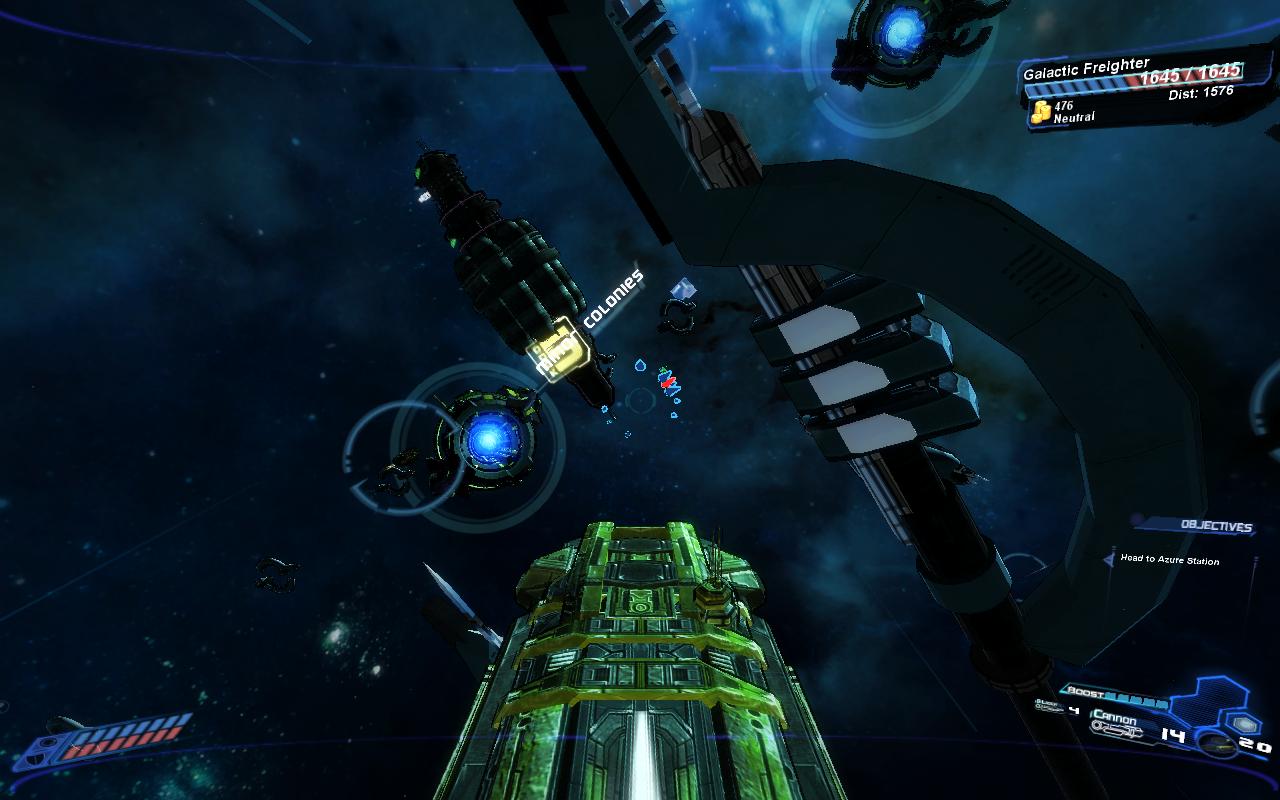Click the Head to Azure Station objective
Image resolution: width=1280 pixels, height=800 pixels.
point(1169,560)
